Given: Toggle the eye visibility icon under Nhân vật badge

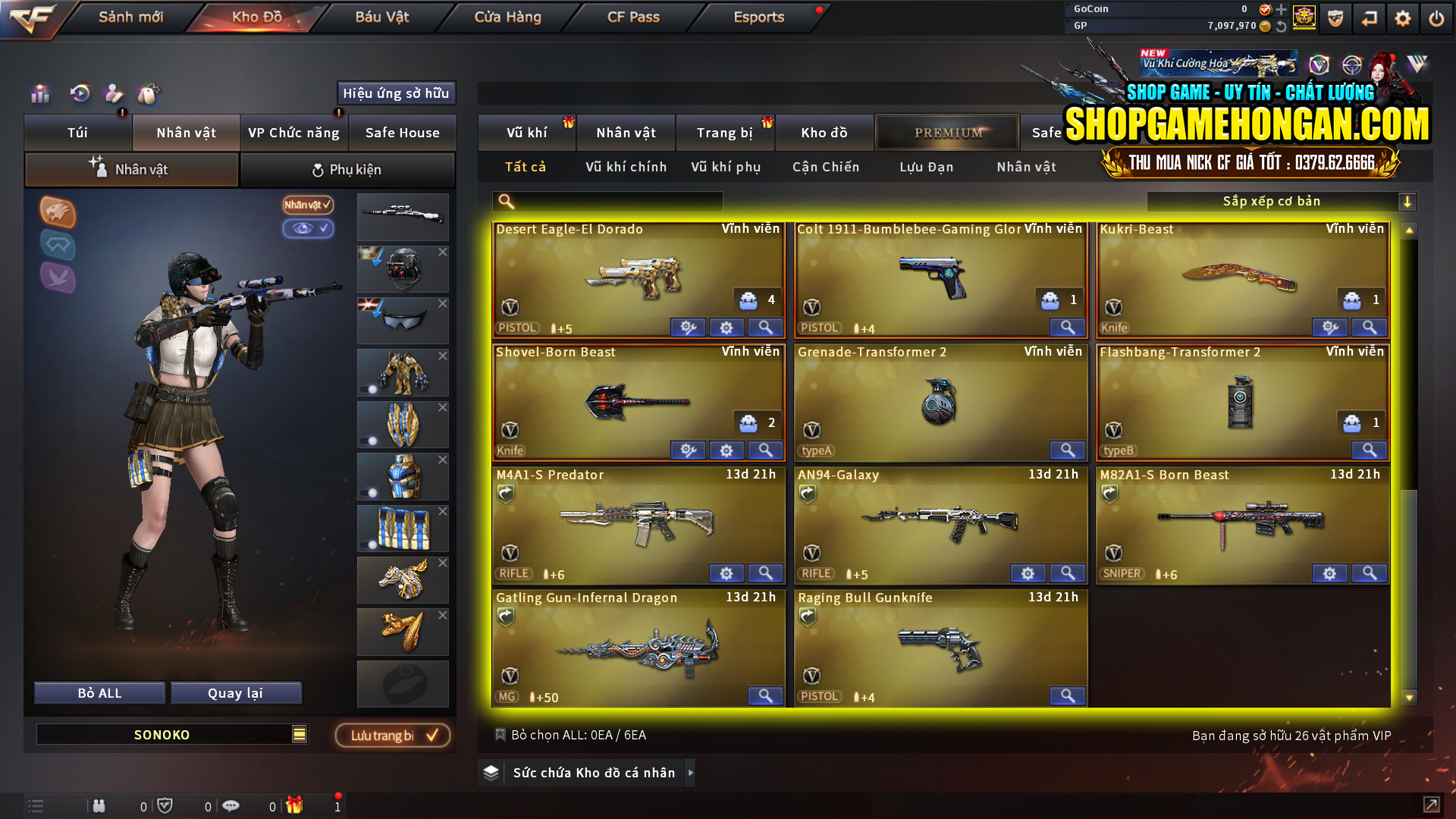Looking at the screenshot, I should click(x=309, y=229).
